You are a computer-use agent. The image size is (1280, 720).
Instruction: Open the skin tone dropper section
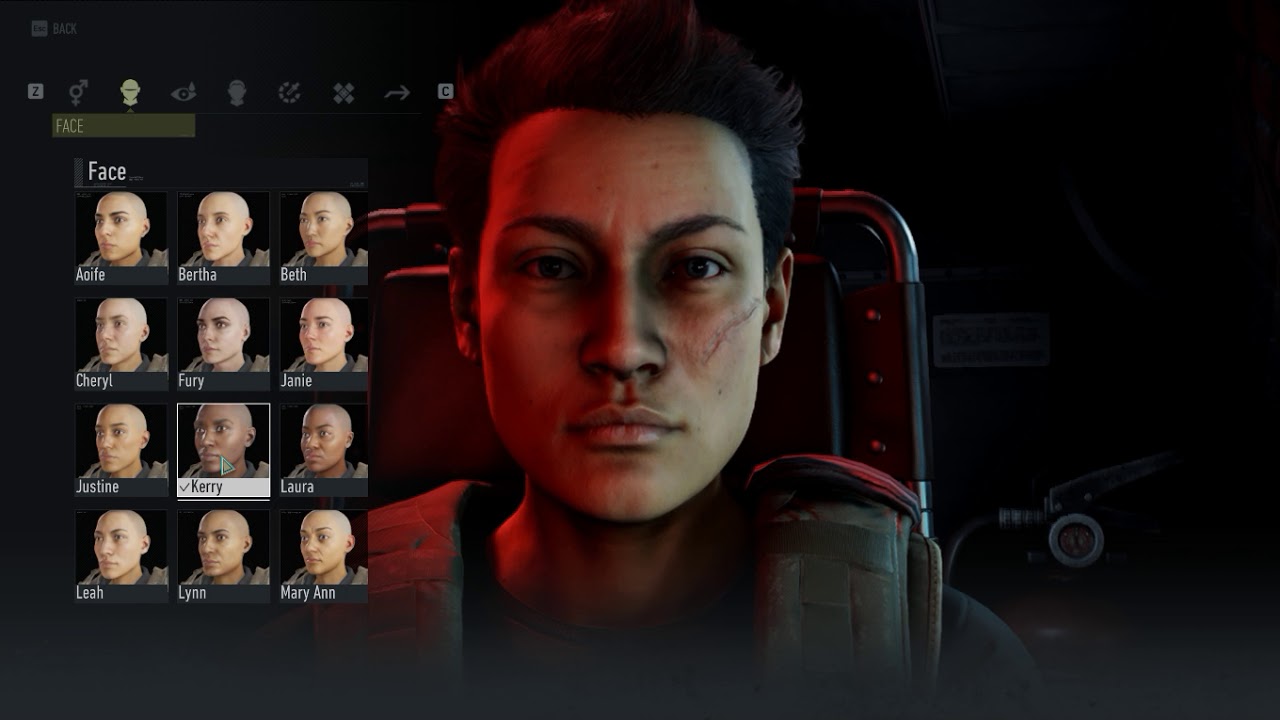point(289,92)
